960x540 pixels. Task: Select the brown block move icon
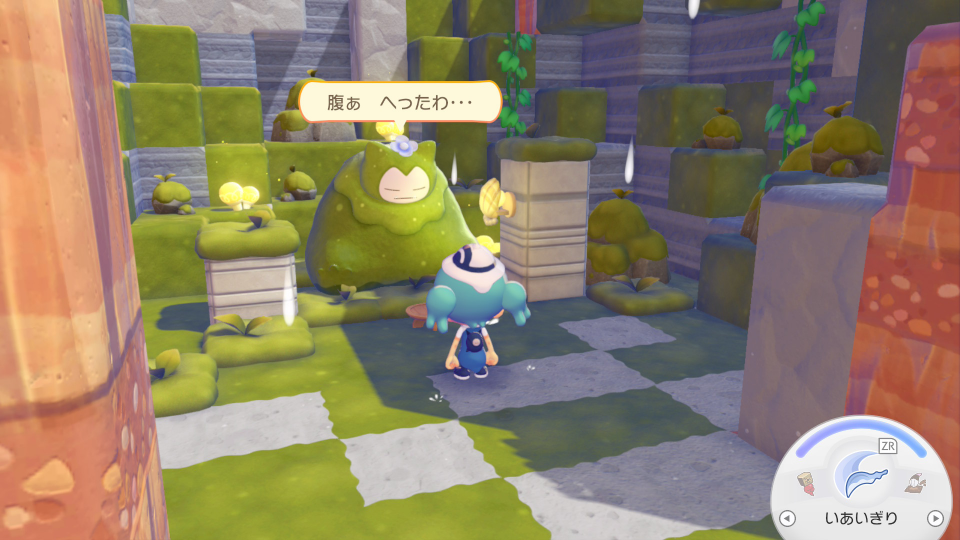(x=806, y=485)
